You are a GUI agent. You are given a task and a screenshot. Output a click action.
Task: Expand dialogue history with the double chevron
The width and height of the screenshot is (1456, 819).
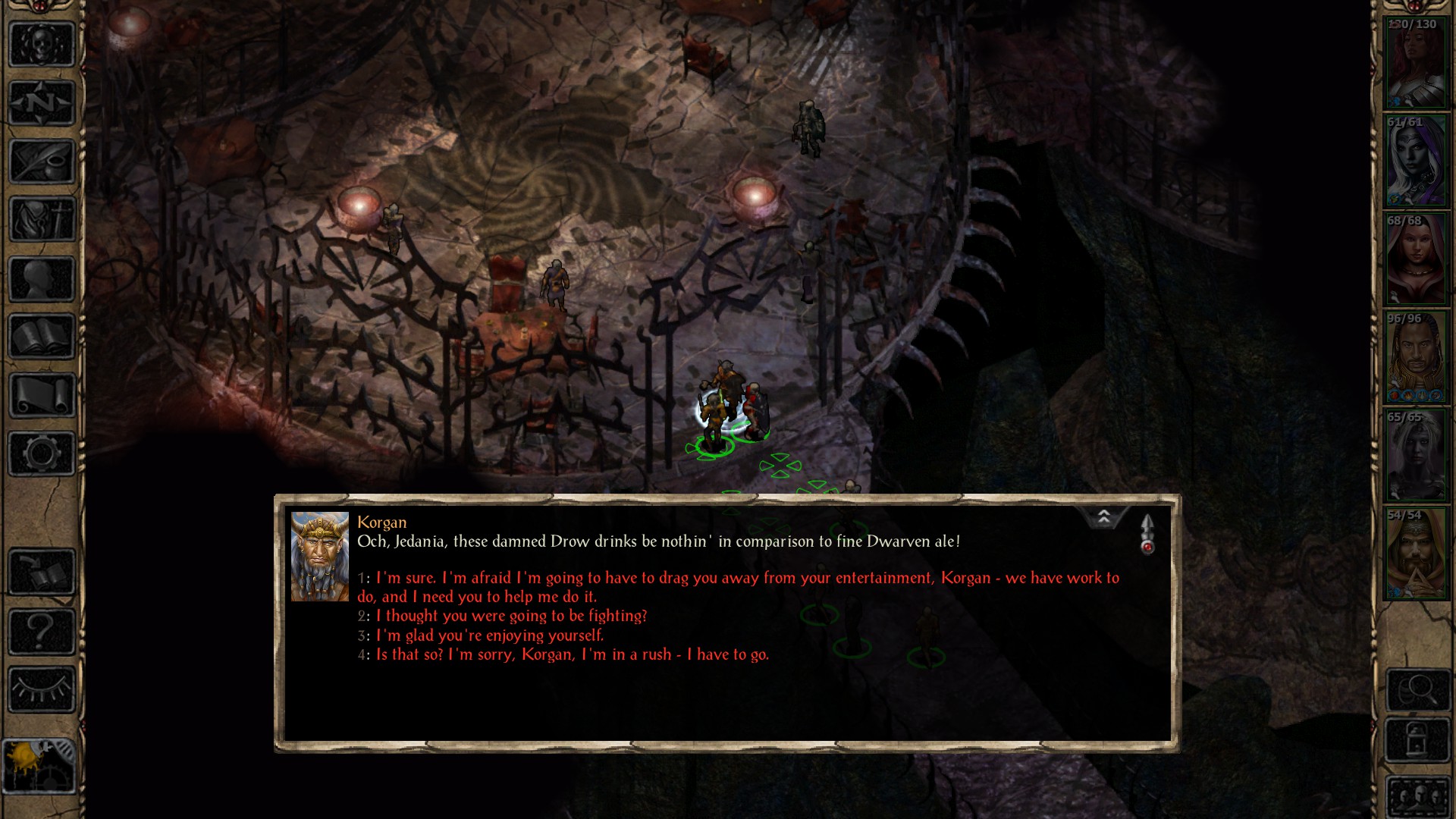[x=1105, y=516]
